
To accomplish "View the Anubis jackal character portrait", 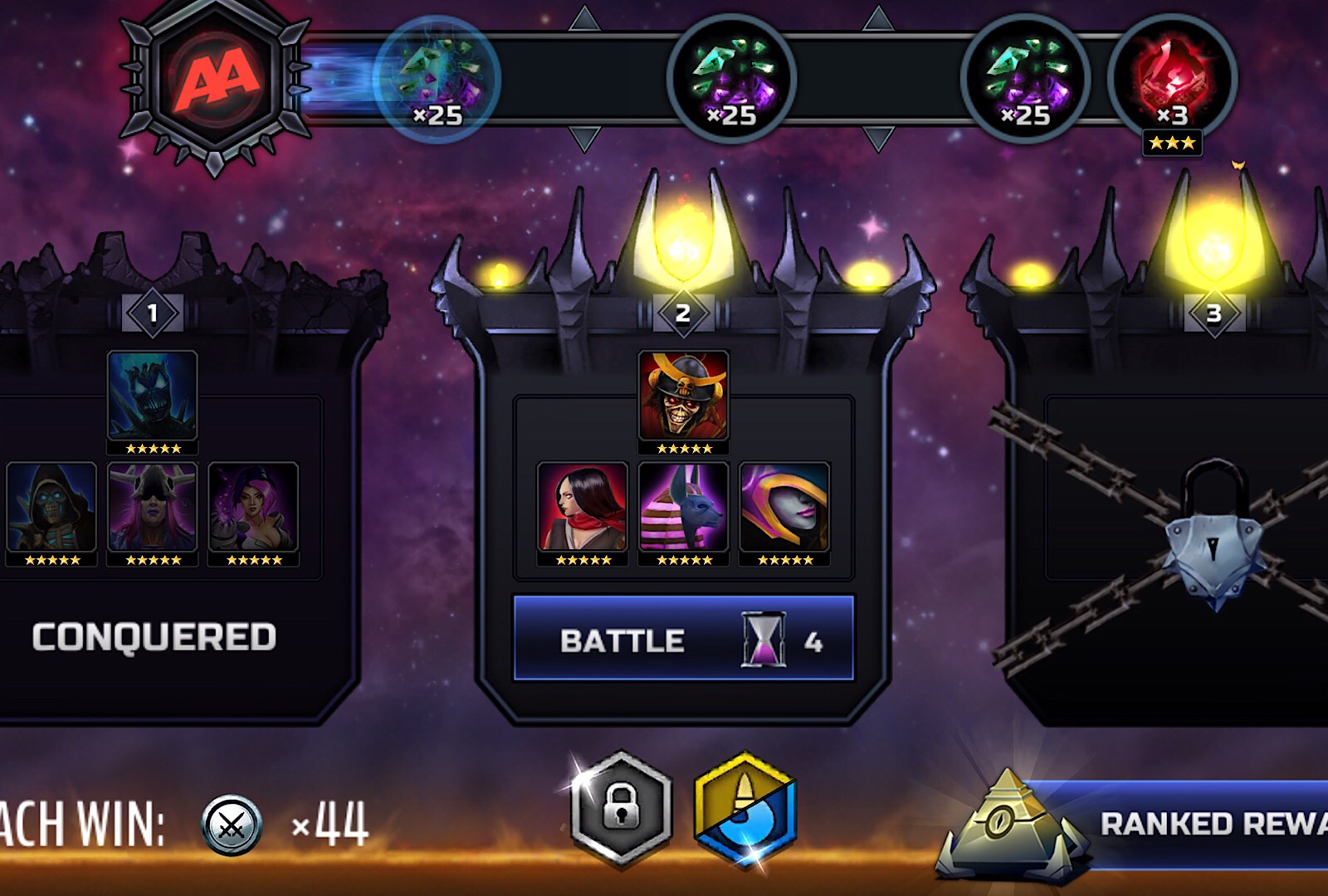I will pos(684,507).
